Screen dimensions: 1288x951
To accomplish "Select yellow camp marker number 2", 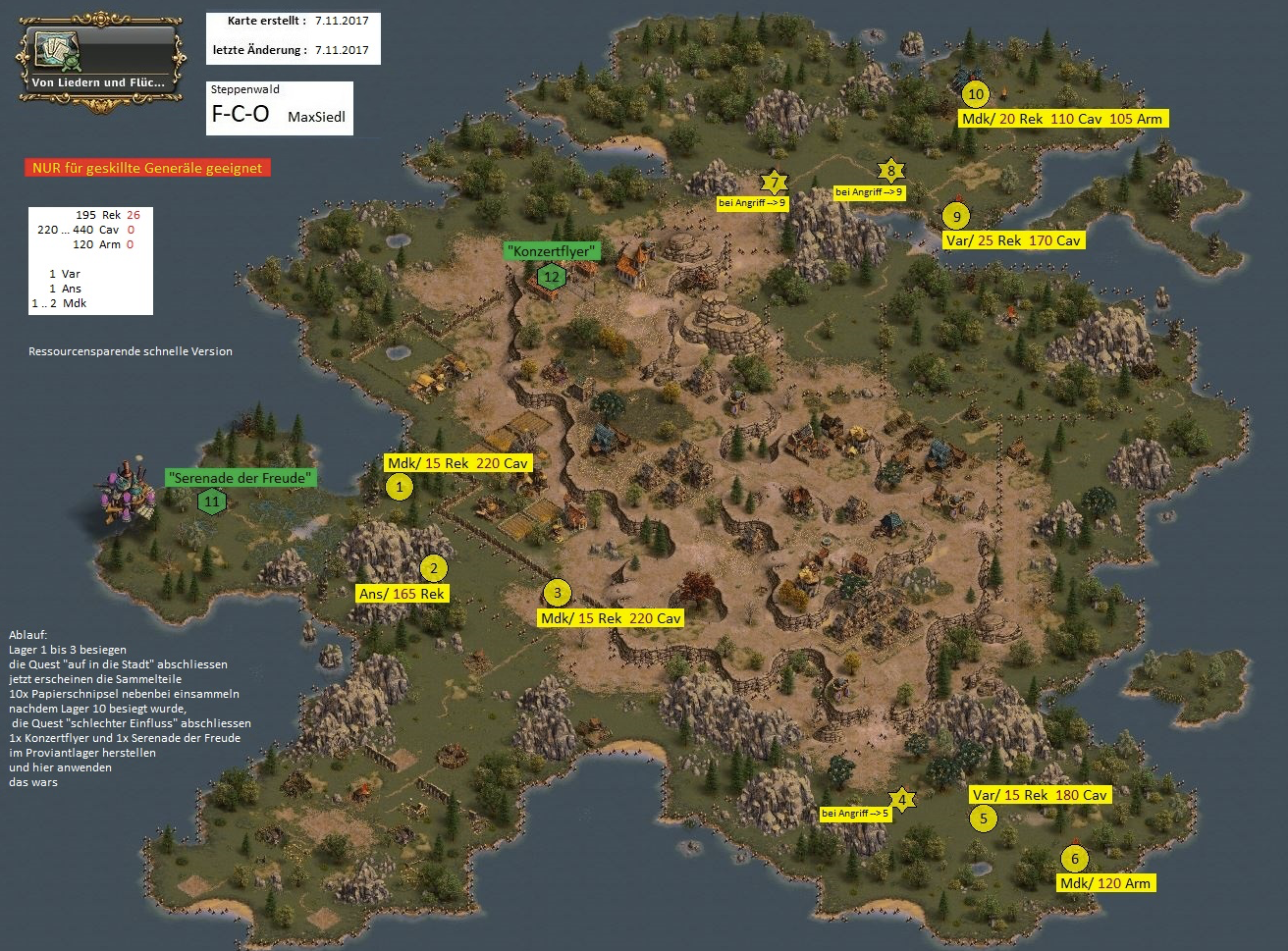I will pos(433,568).
